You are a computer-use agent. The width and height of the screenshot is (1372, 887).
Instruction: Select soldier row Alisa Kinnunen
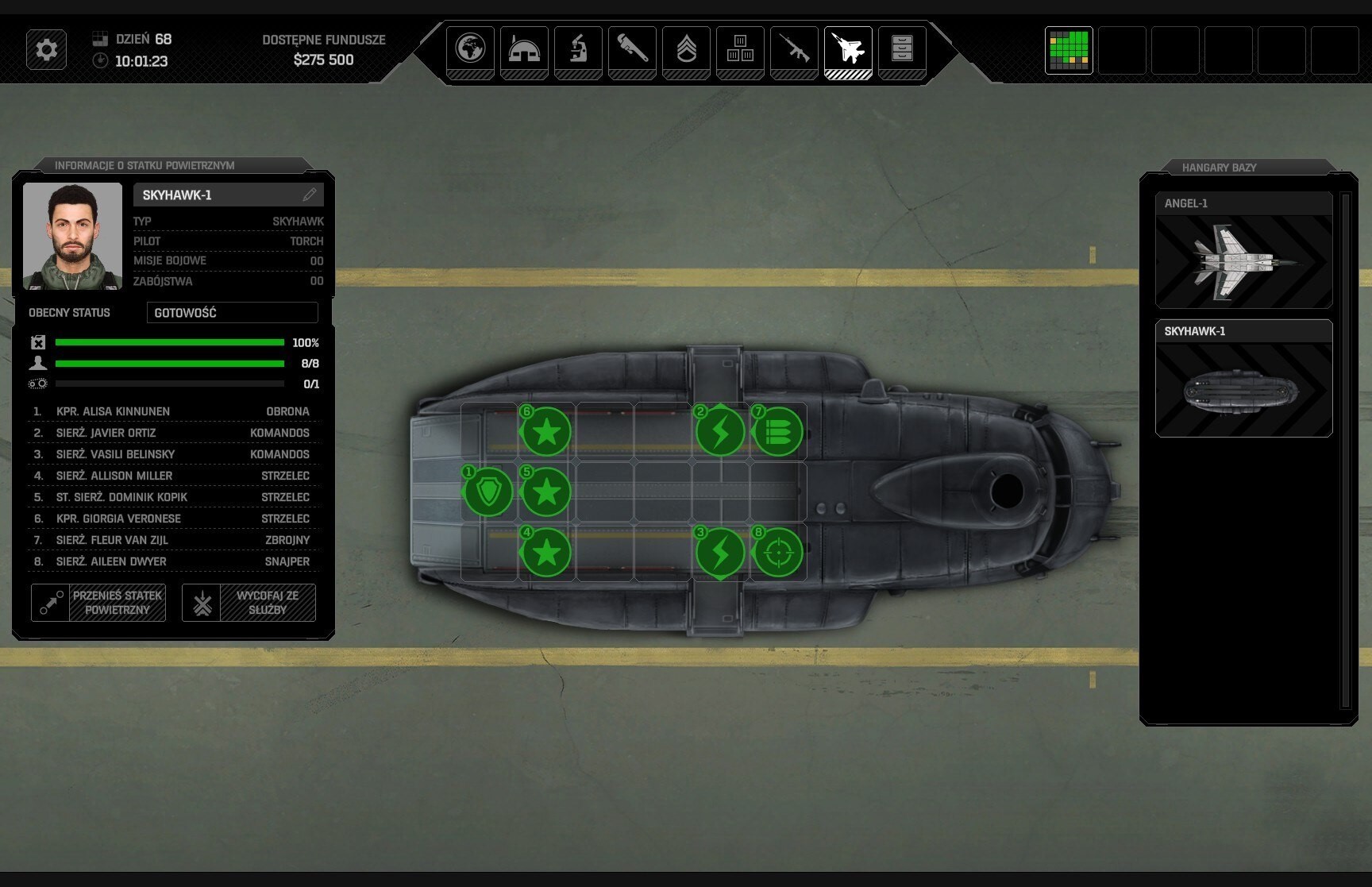tap(171, 411)
